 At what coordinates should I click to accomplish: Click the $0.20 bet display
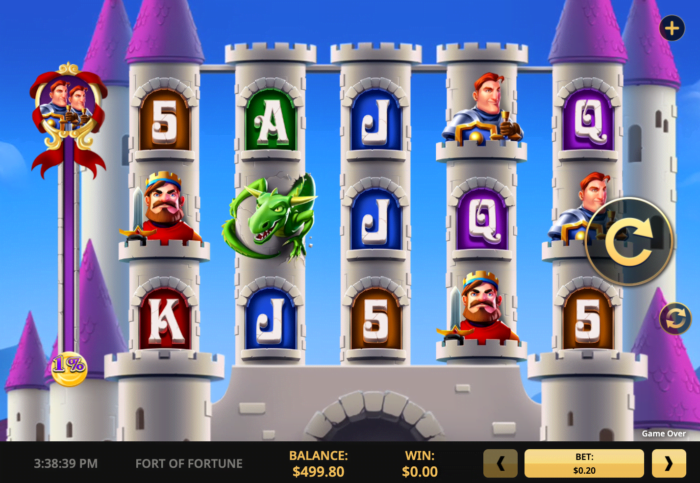584,463
